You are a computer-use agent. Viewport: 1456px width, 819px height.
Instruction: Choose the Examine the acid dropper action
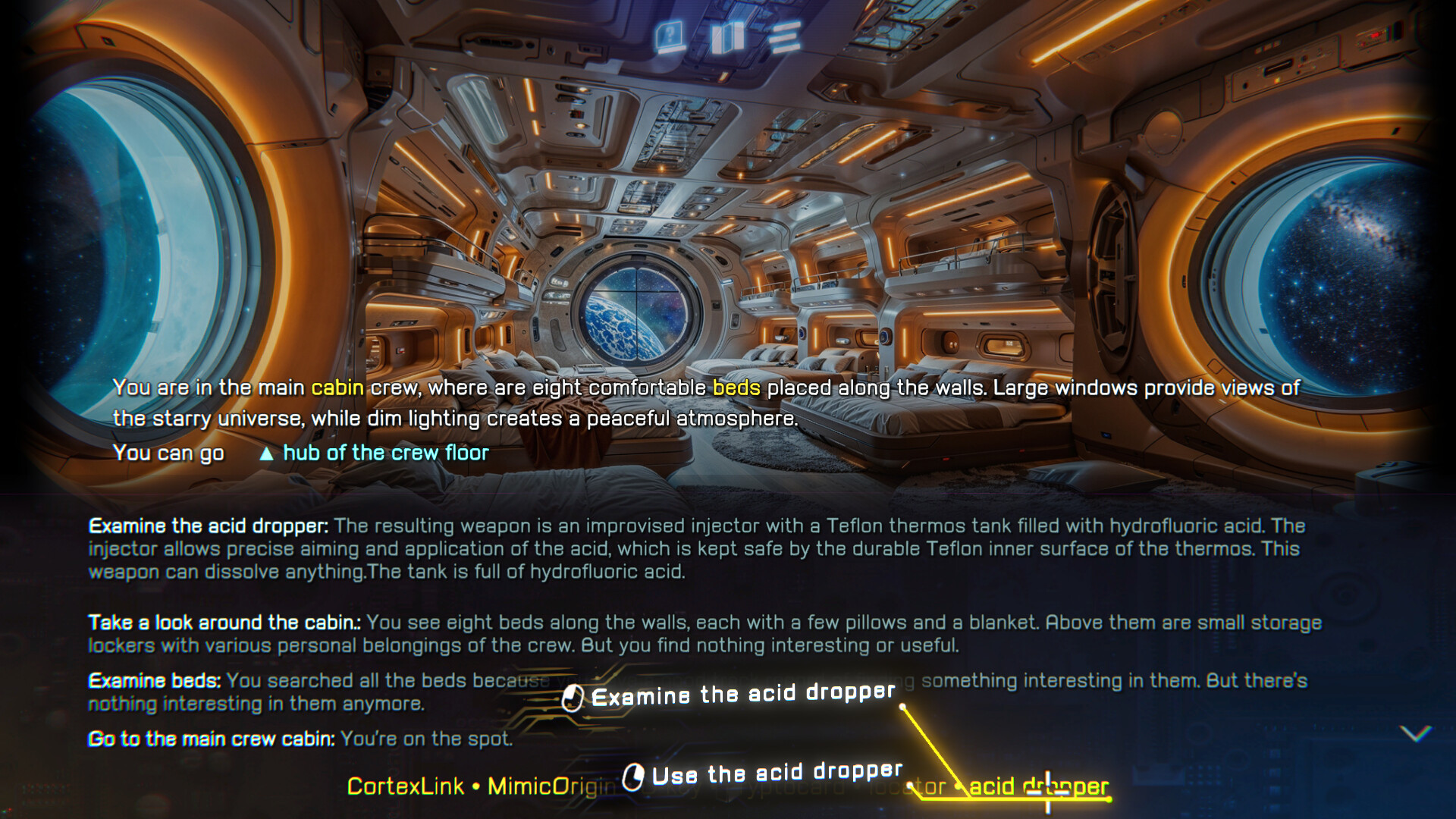[x=743, y=693]
